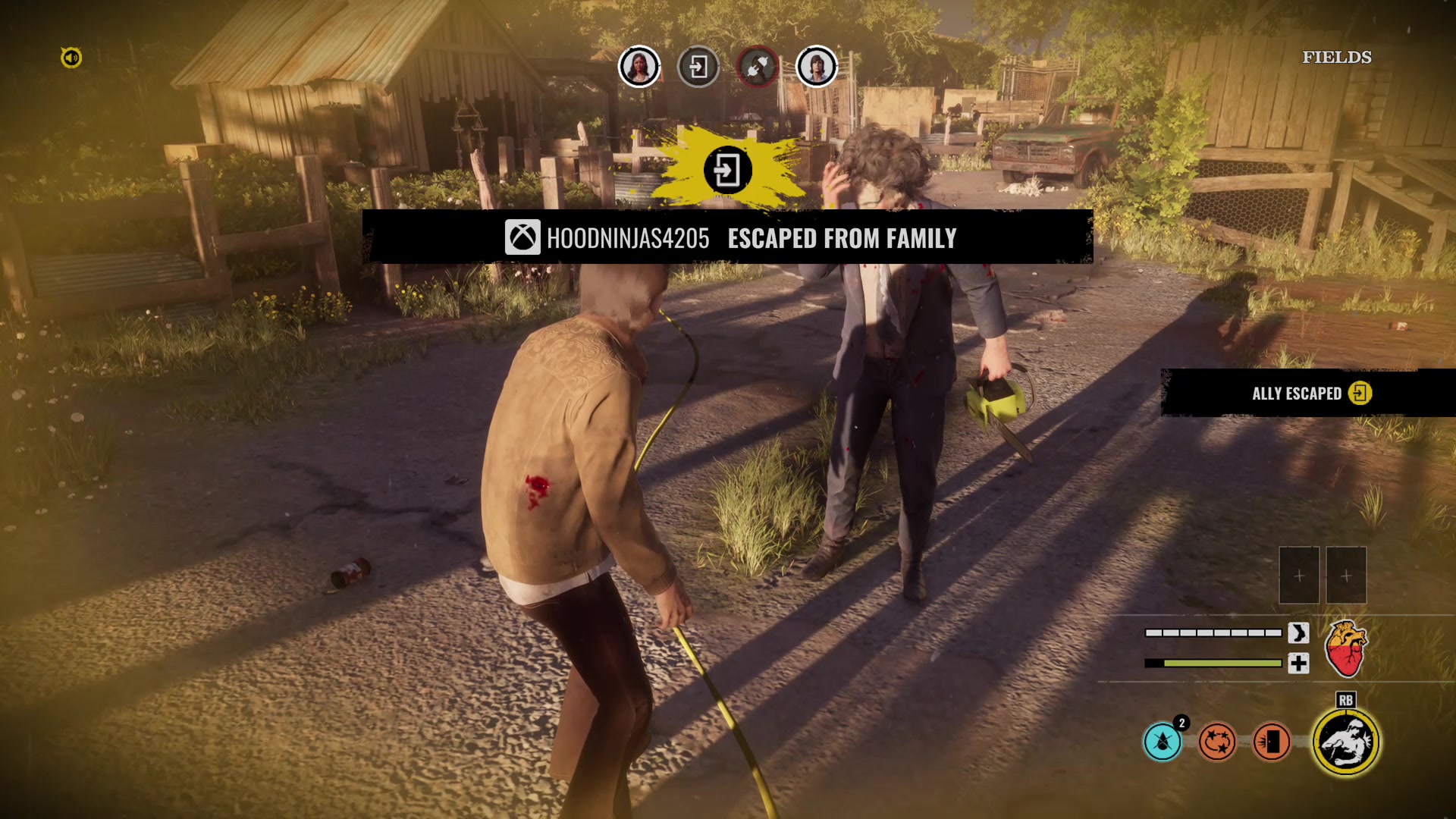Click the yellow-splash exit door icon
The height and width of the screenshot is (819, 1456).
click(x=727, y=170)
